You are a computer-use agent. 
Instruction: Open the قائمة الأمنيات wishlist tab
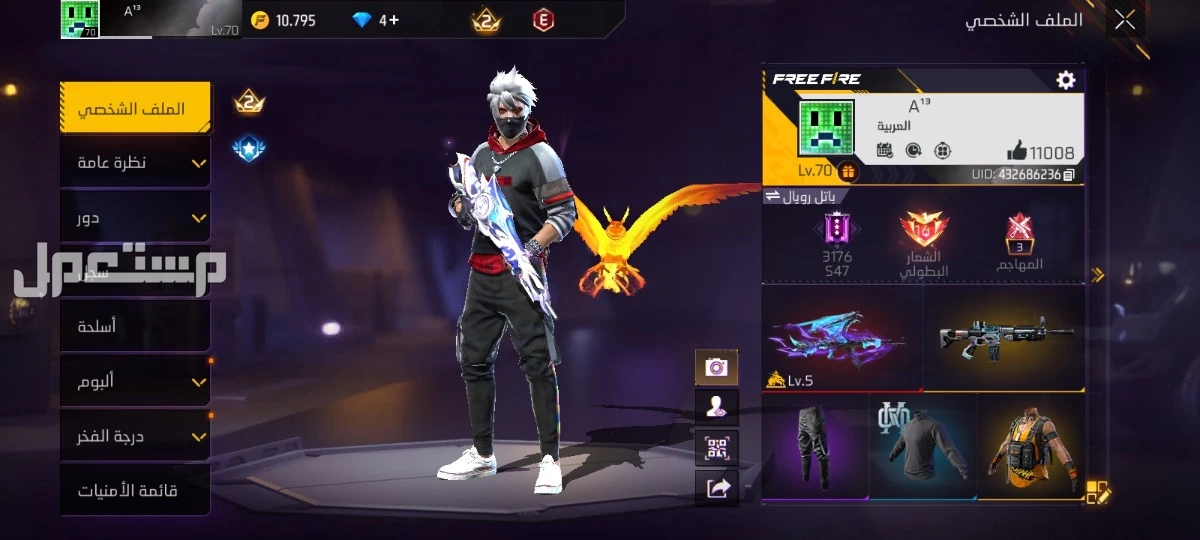click(135, 491)
